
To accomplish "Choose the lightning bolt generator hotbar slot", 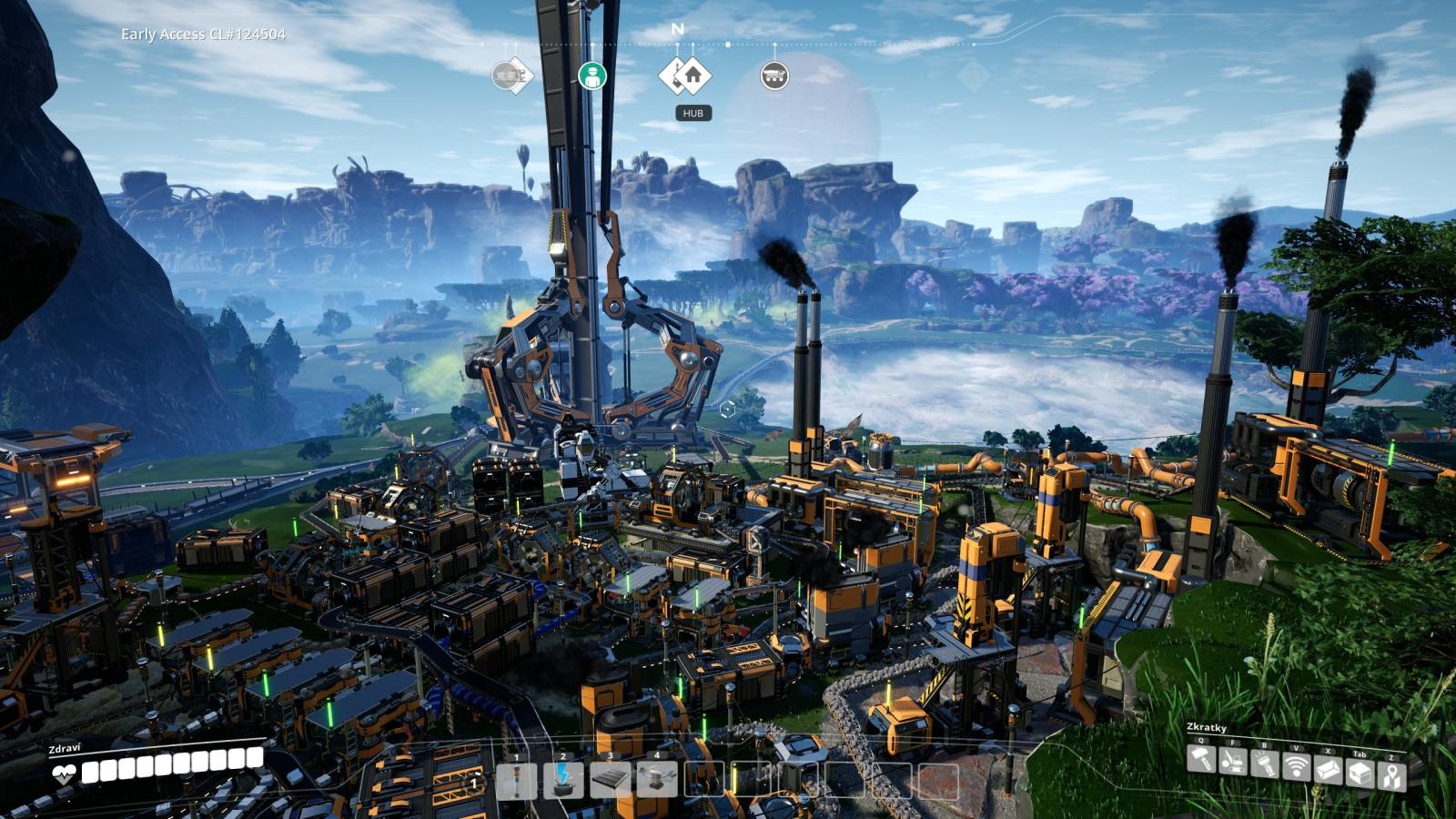I will (563, 781).
